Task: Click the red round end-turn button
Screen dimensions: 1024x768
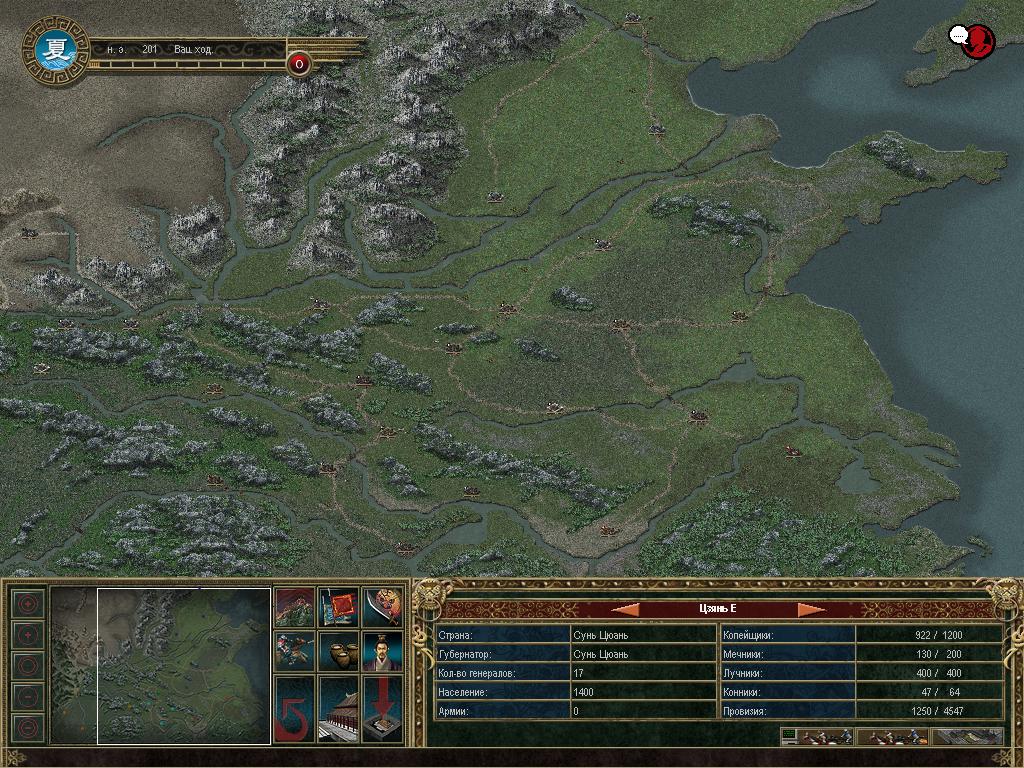Action: 299,65
